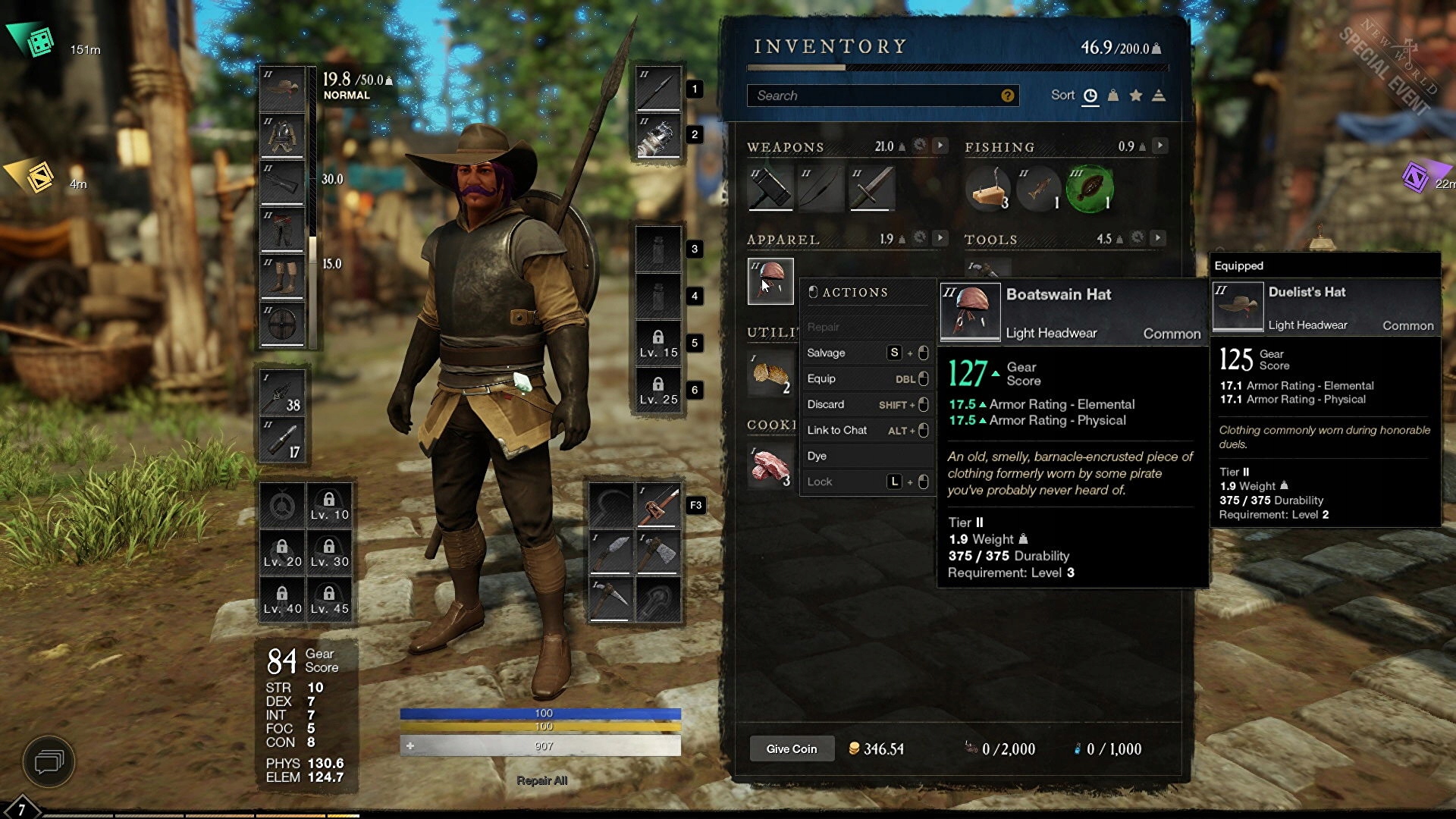Select the war hammer in Weapons
Viewport: 1456px width, 819px height.
770,188
